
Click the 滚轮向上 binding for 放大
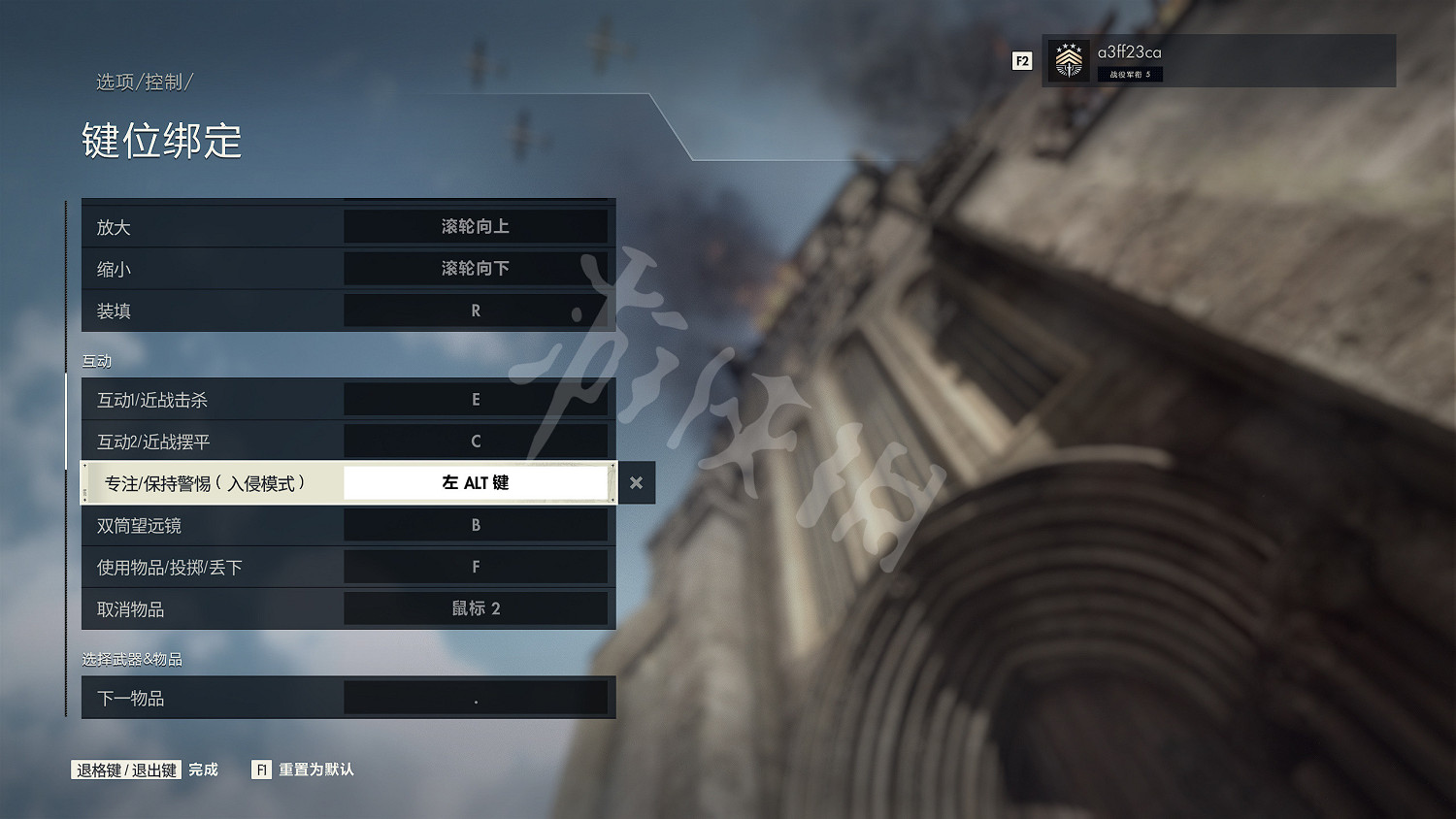point(476,226)
